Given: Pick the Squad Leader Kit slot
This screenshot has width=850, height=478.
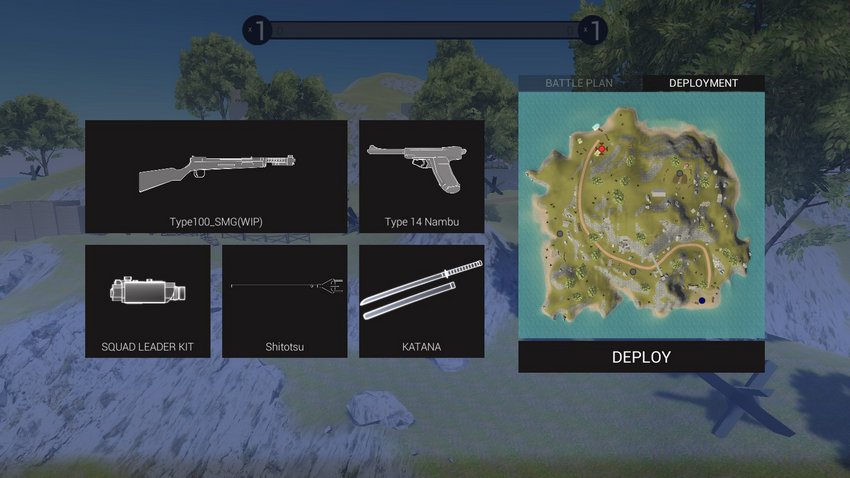Looking at the screenshot, I should (148, 301).
